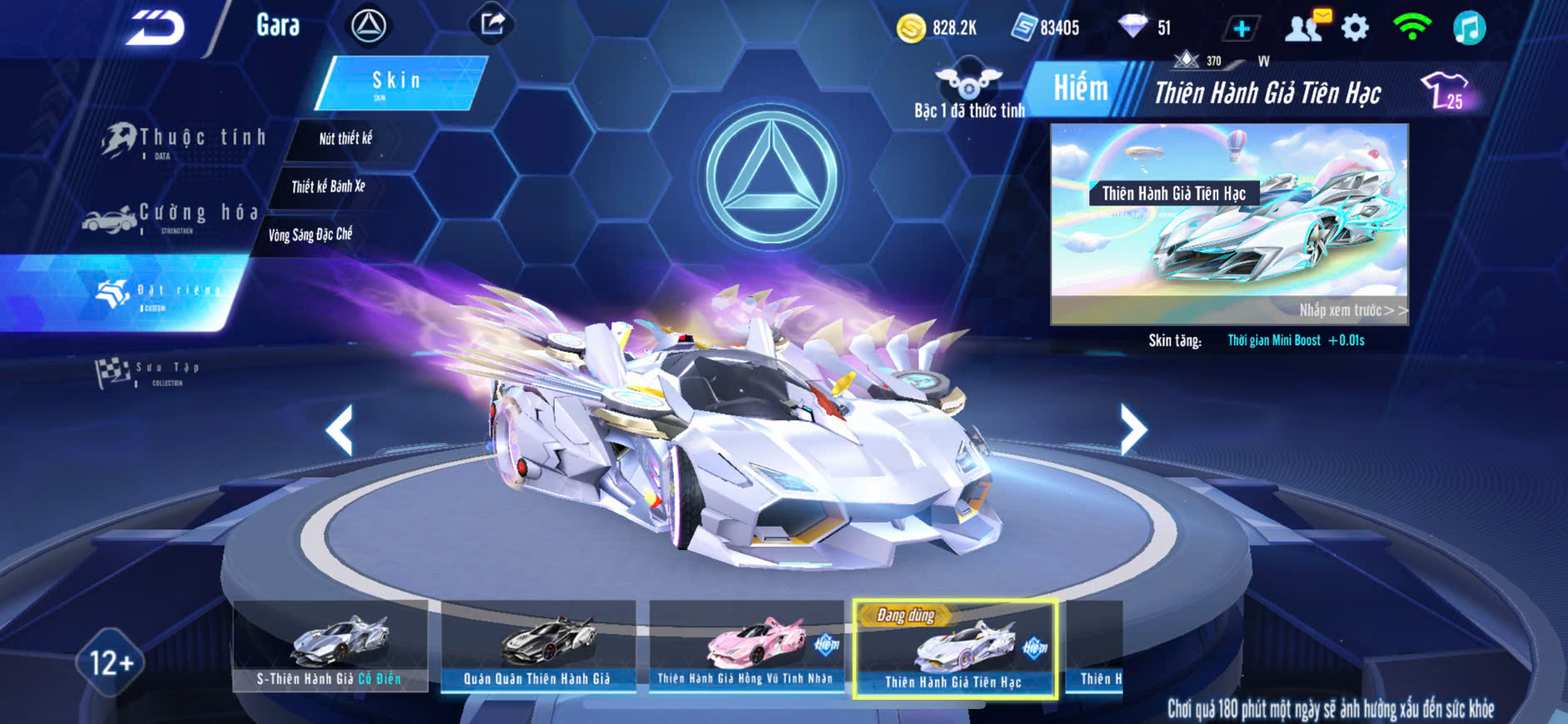Select the Nút thiết kế option

(x=345, y=139)
